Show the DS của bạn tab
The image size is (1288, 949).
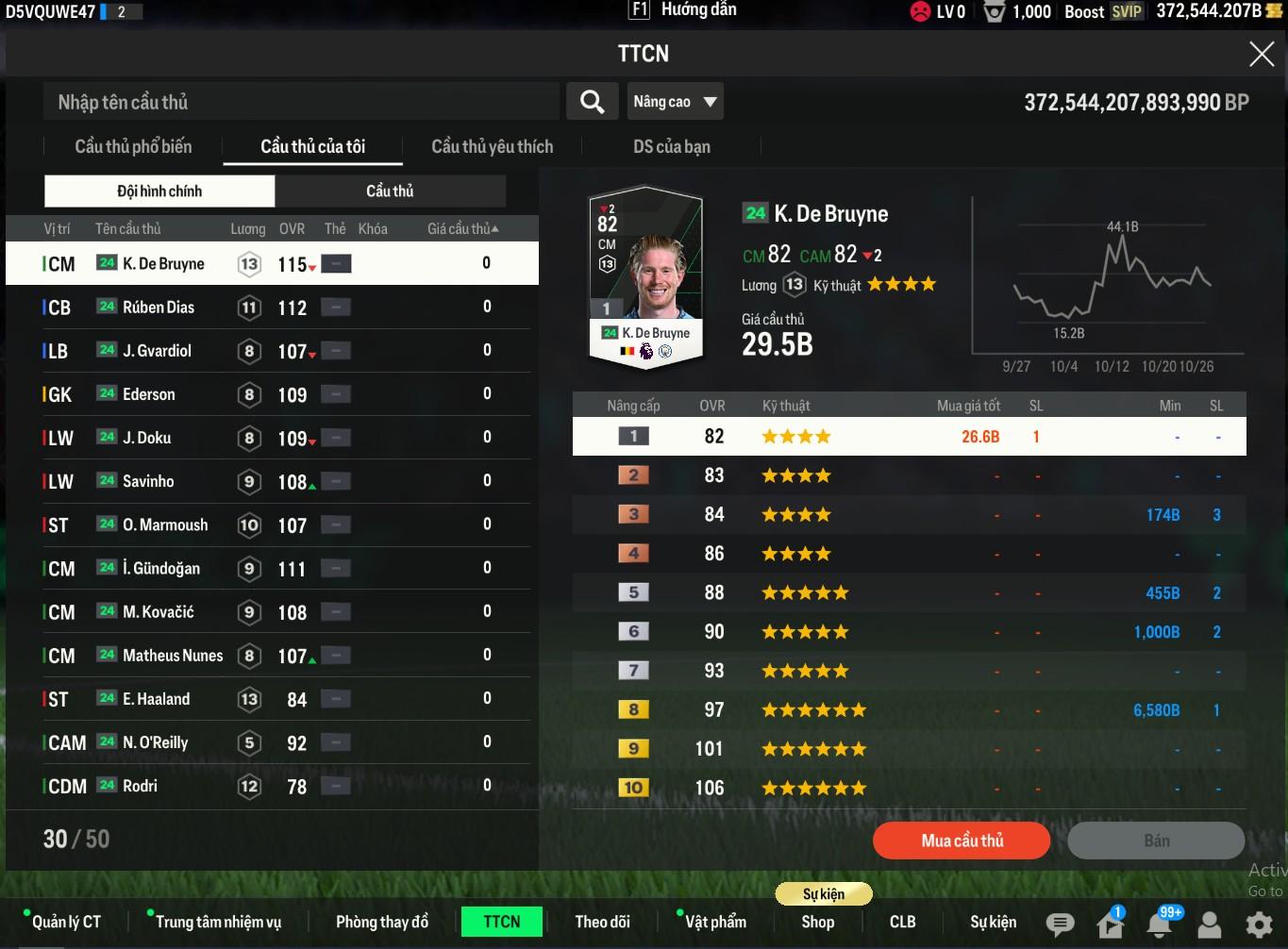click(671, 146)
